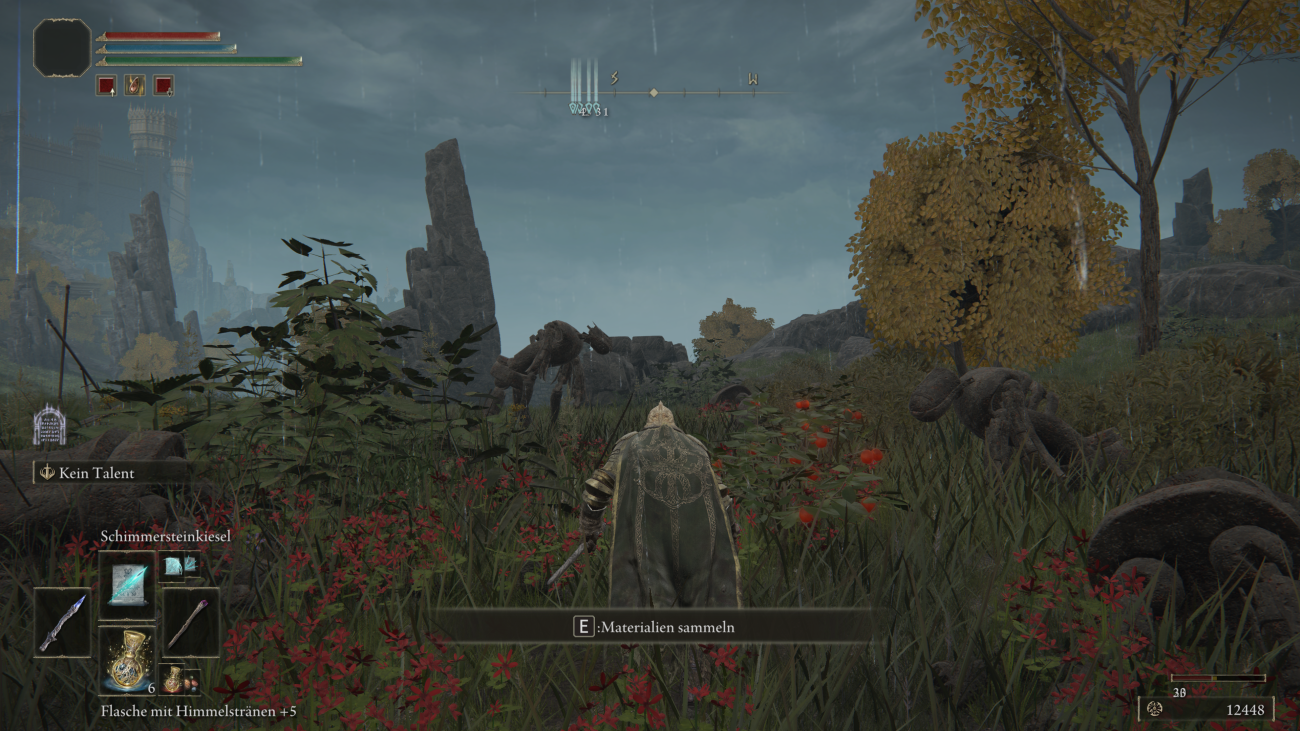Select the left-hand blue-tipped sword slot
The height and width of the screenshot is (731, 1300).
point(62,622)
